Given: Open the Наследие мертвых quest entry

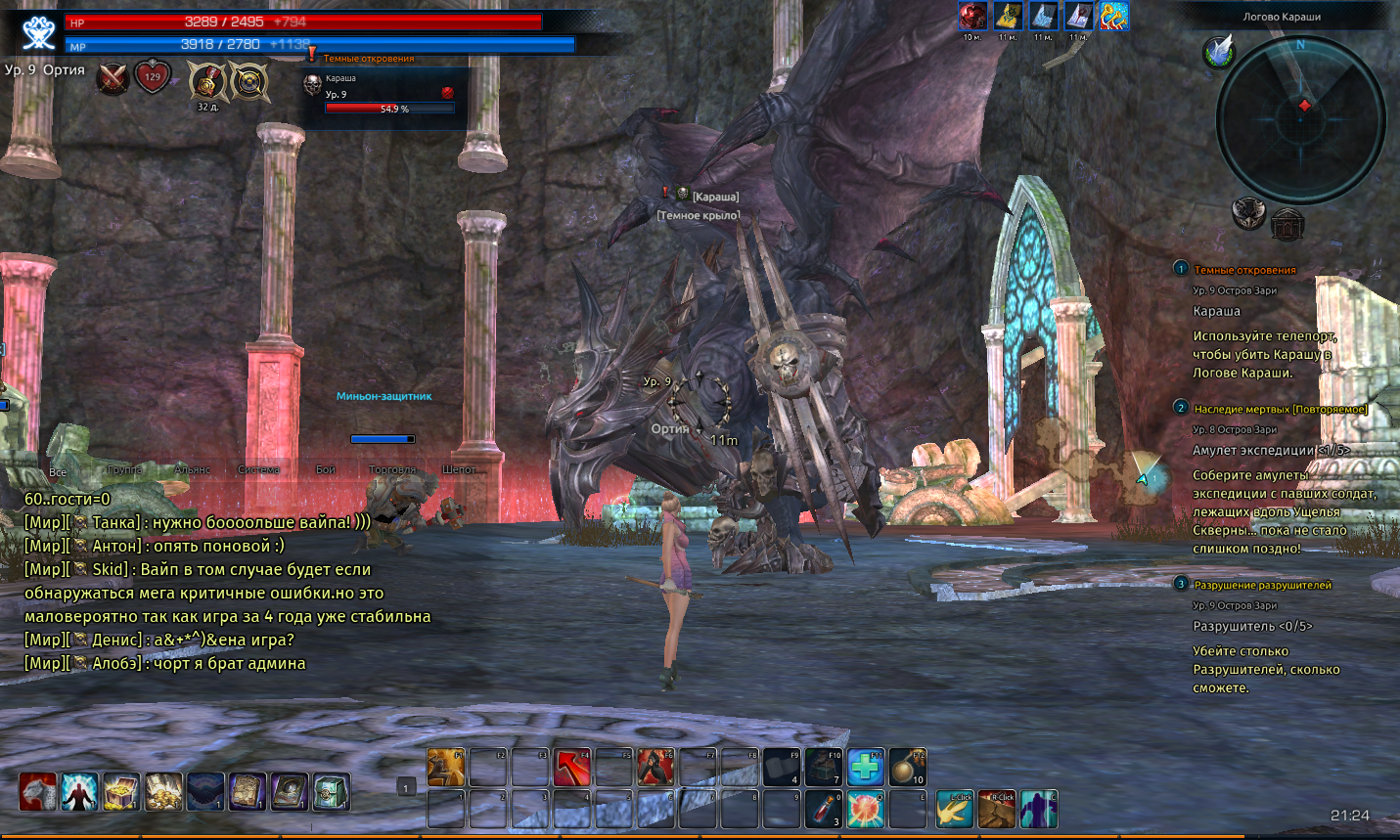Looking at the screenshot, I should pos(1280,409).
